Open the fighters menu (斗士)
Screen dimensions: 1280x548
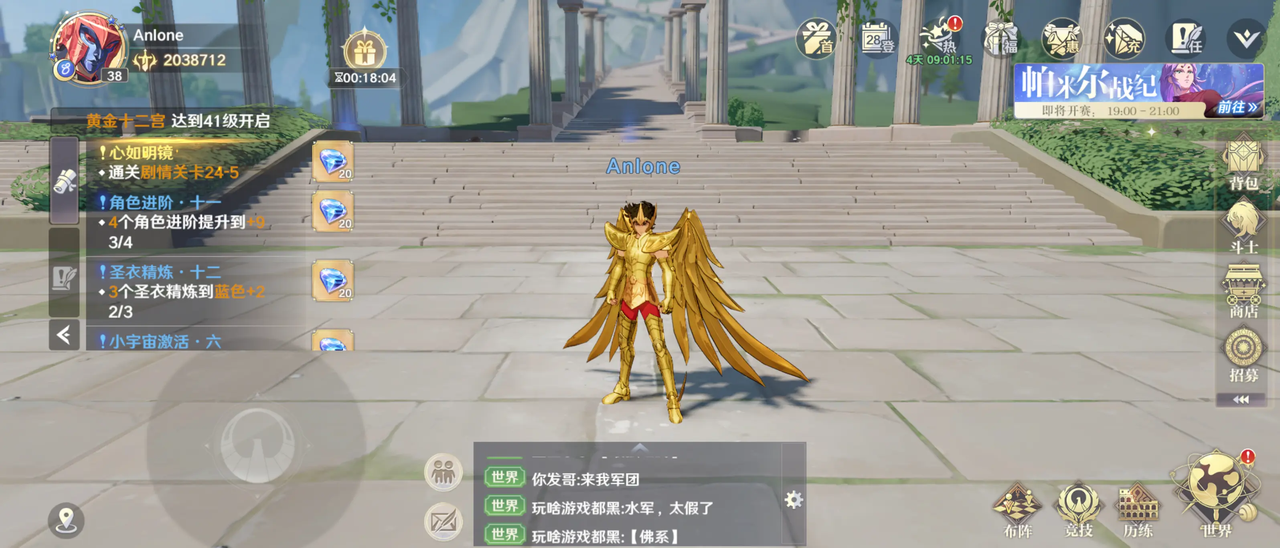(x=1243, y=225)
